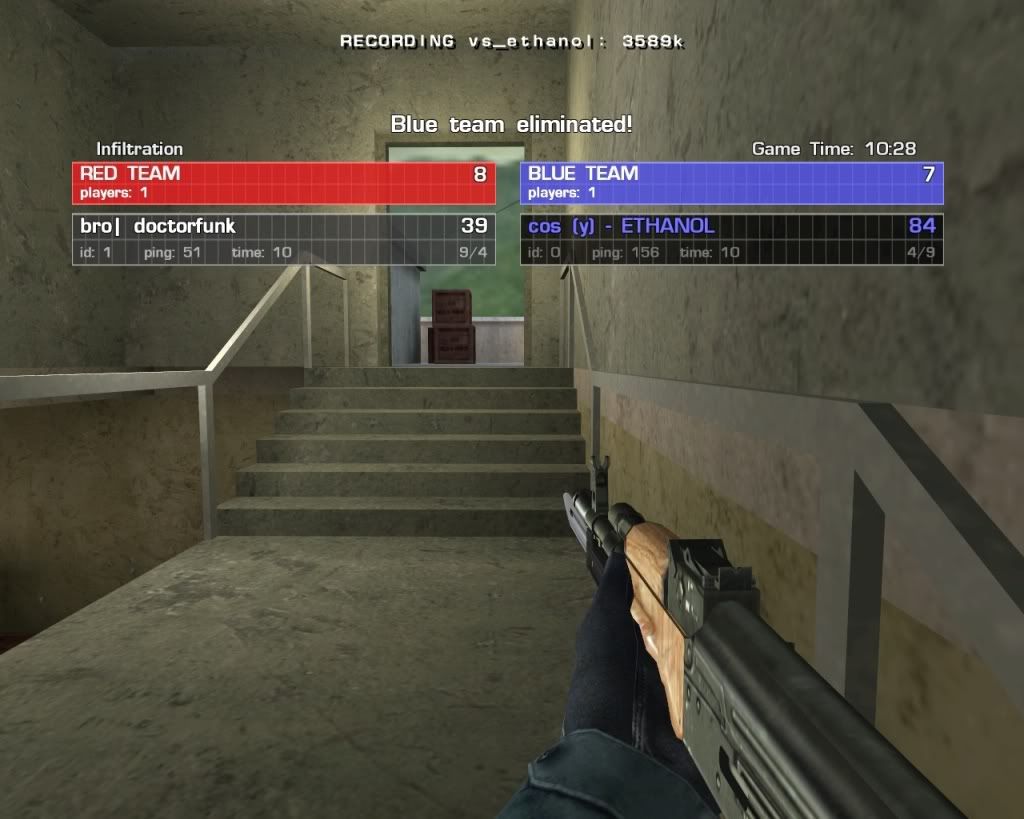
Task: Select the cos (y) - ETHANOL player row
Action: pos(731,239)
